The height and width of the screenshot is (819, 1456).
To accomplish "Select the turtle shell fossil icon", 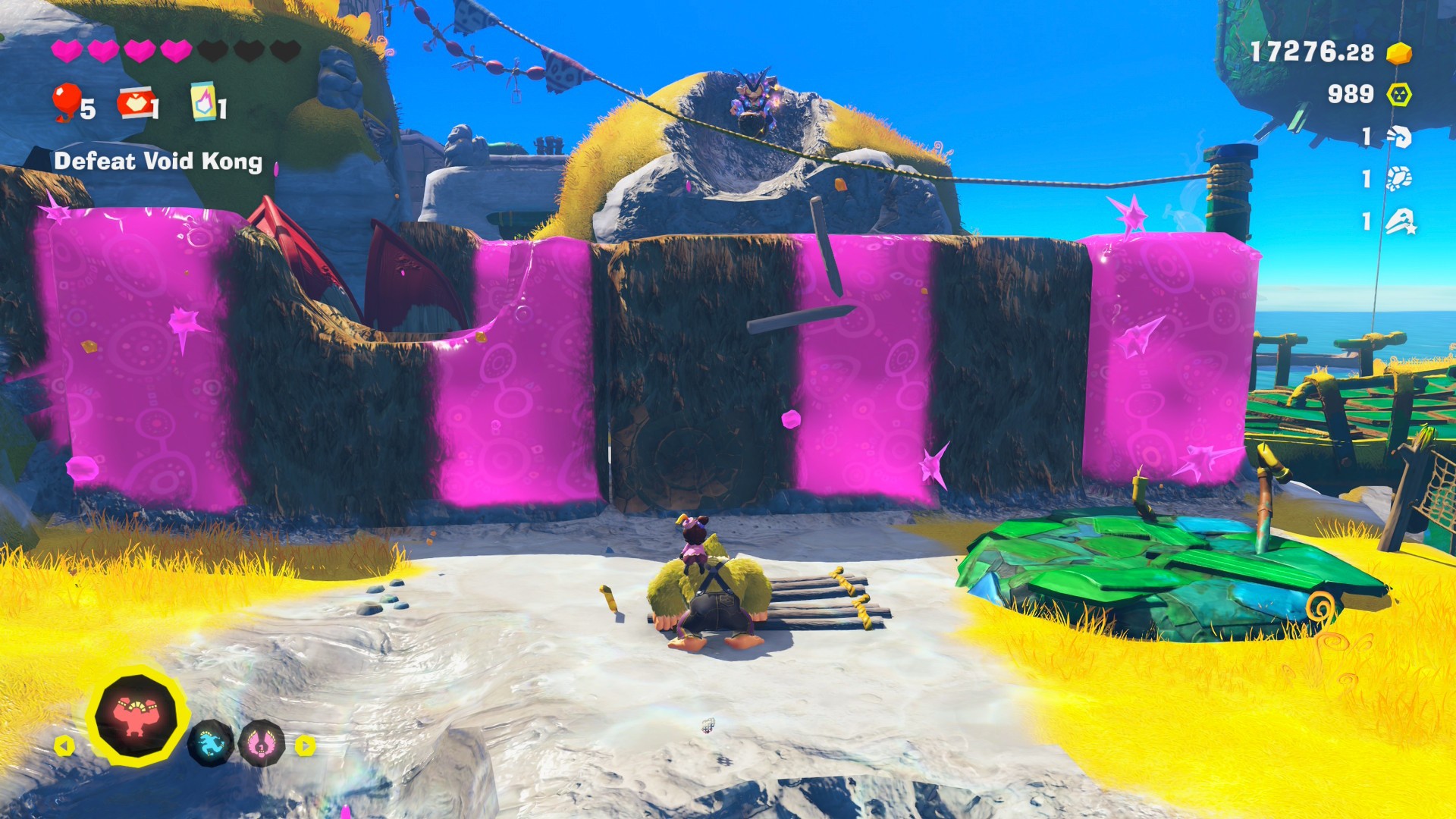I will tap(1399, 179).
